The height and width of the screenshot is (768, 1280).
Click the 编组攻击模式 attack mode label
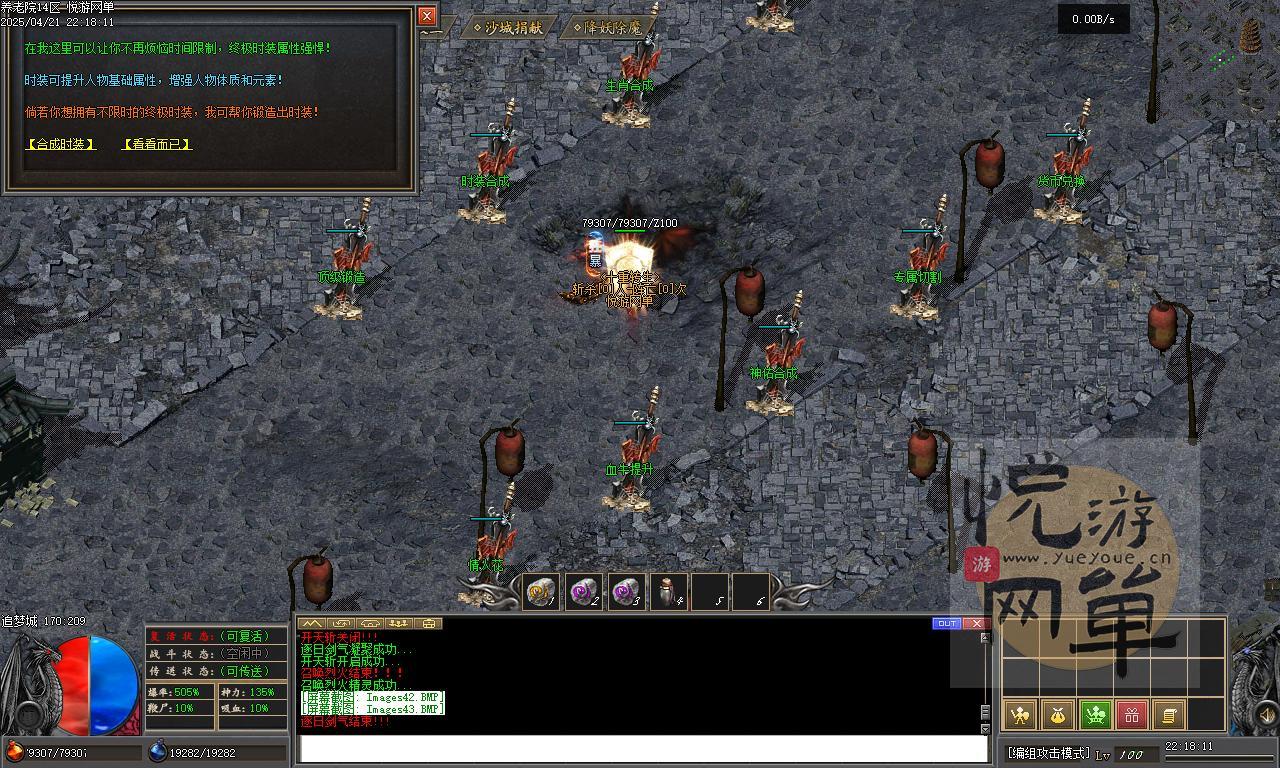click(x=1047, y=754)
